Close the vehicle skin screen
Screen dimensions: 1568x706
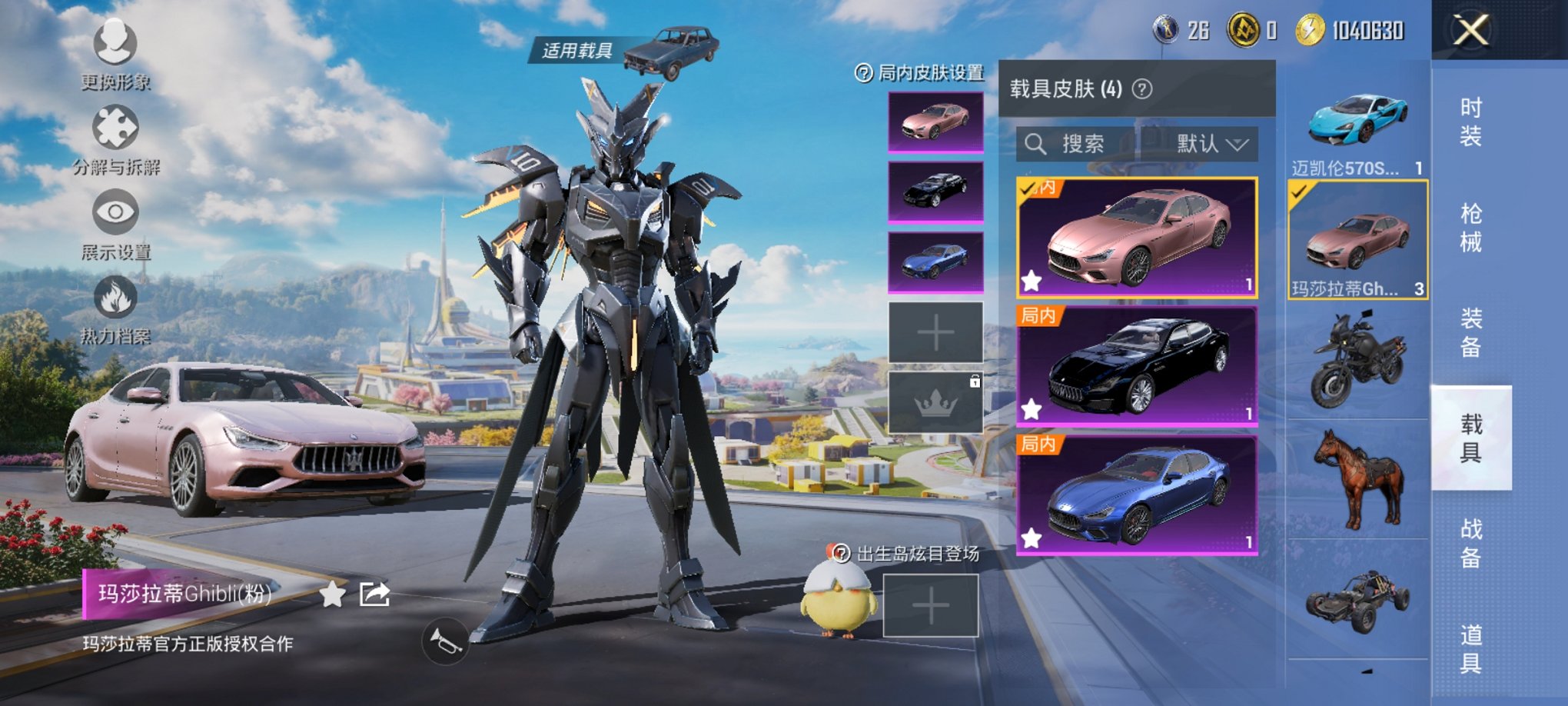[1470, 31]
